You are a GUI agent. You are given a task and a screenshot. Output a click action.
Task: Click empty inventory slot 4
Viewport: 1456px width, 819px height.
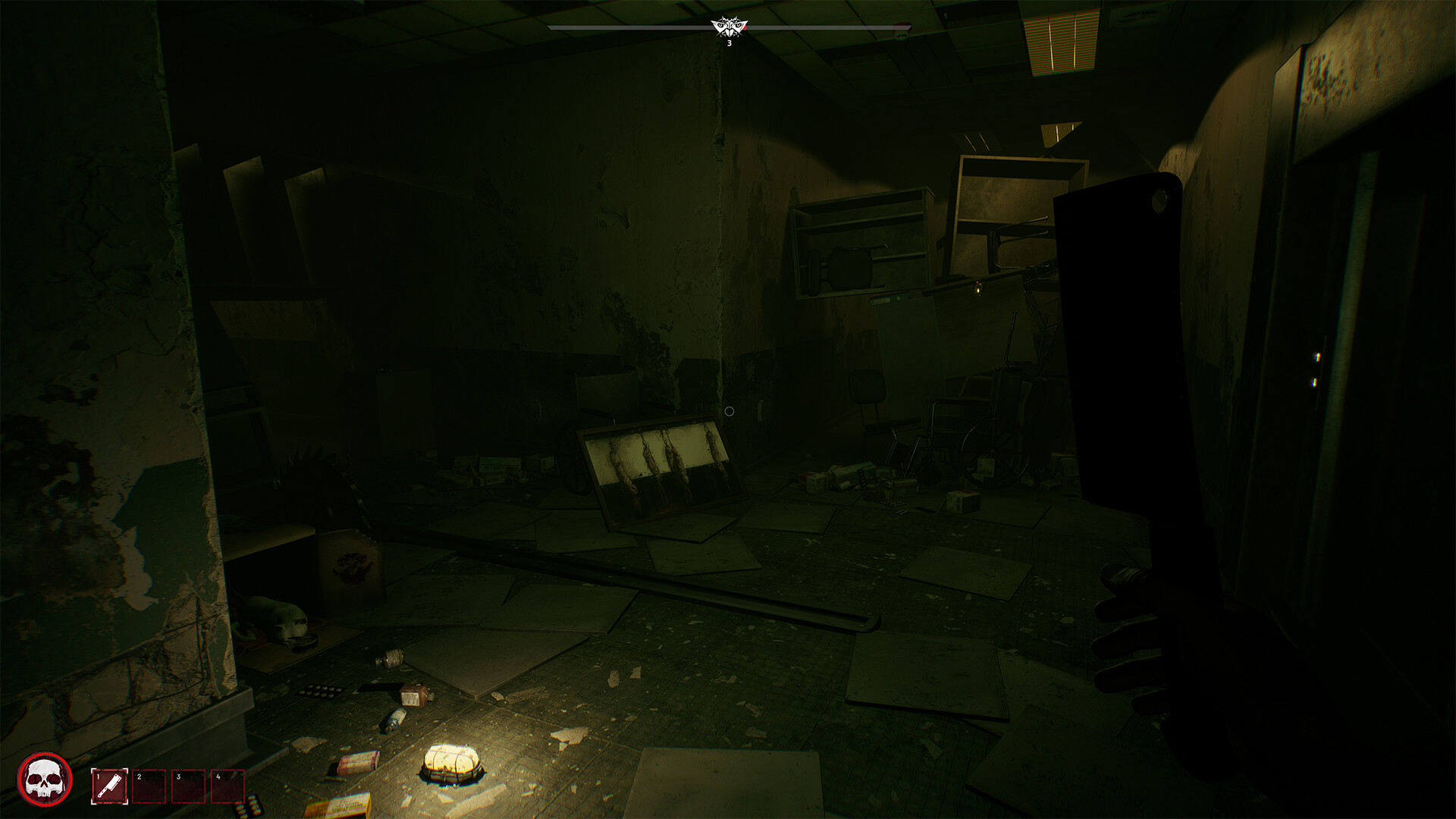(x=228, y=786)
